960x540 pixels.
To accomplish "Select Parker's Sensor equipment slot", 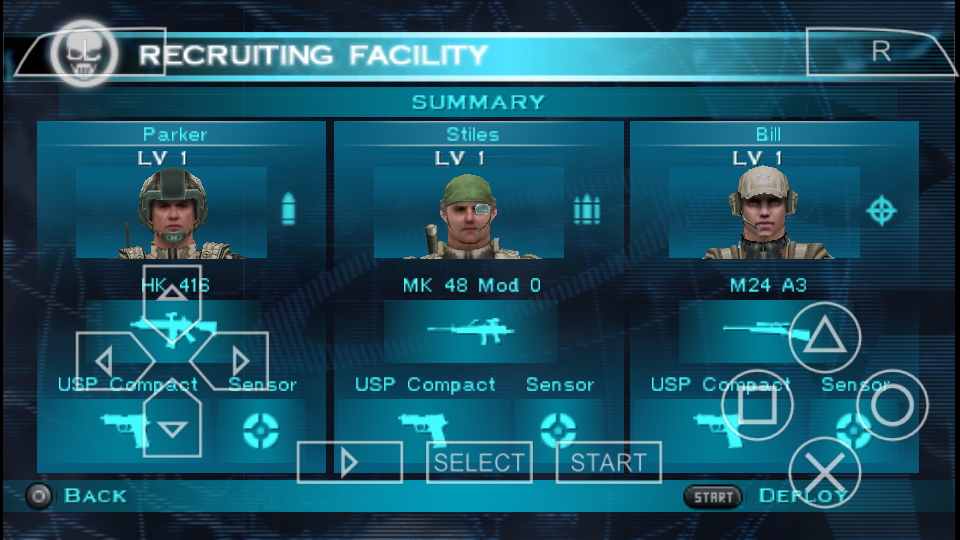I will [x=261, y=430].
